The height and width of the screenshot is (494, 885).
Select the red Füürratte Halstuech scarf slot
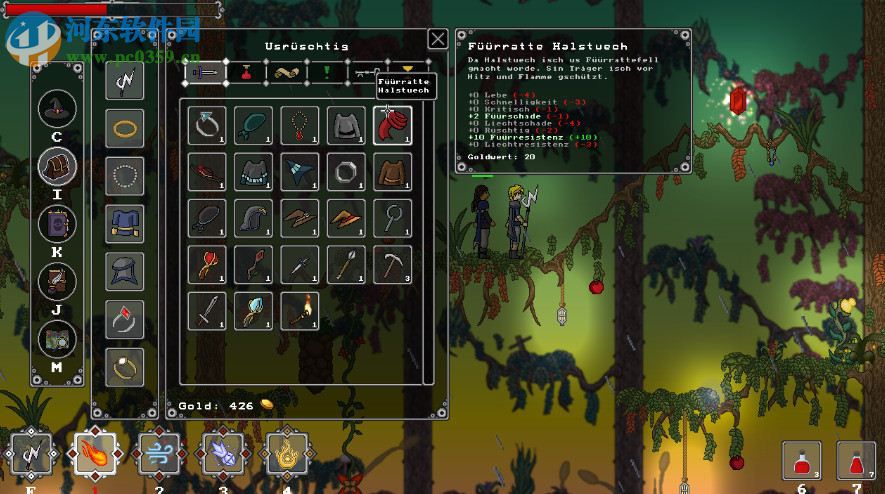393,125
